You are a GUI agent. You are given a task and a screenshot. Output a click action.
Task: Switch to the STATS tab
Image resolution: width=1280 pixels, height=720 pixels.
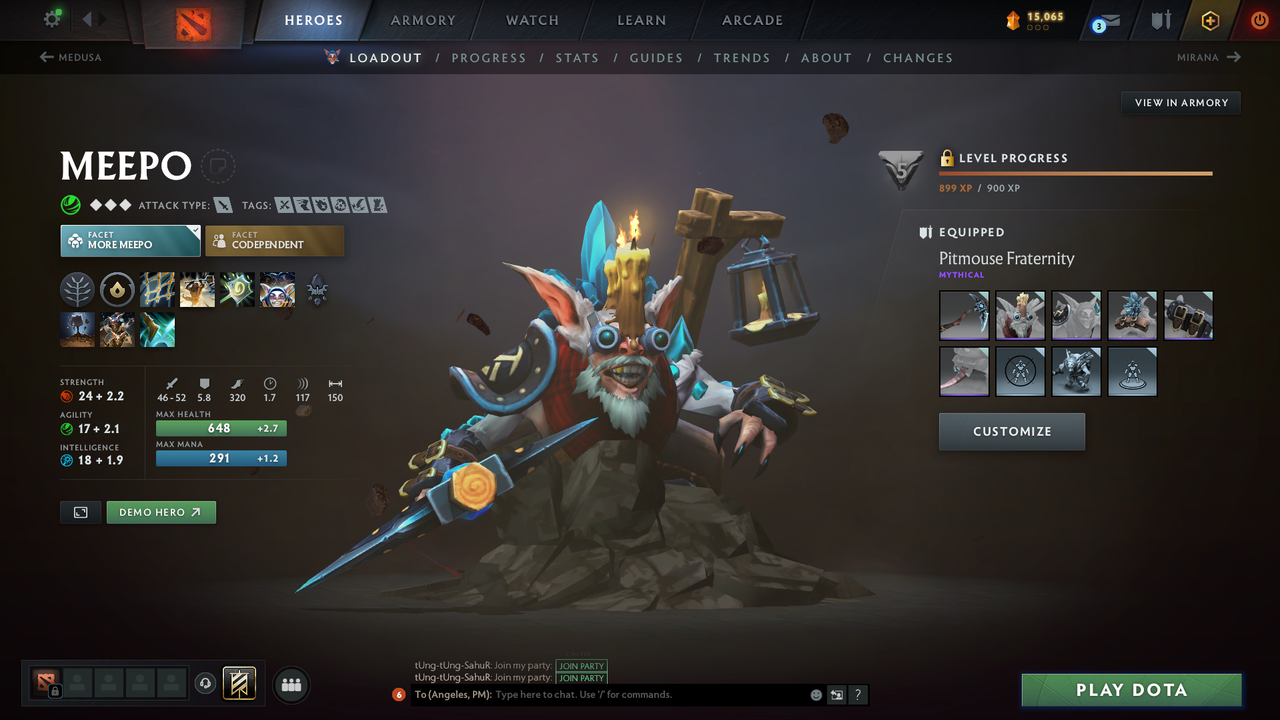tap(577, 57)
